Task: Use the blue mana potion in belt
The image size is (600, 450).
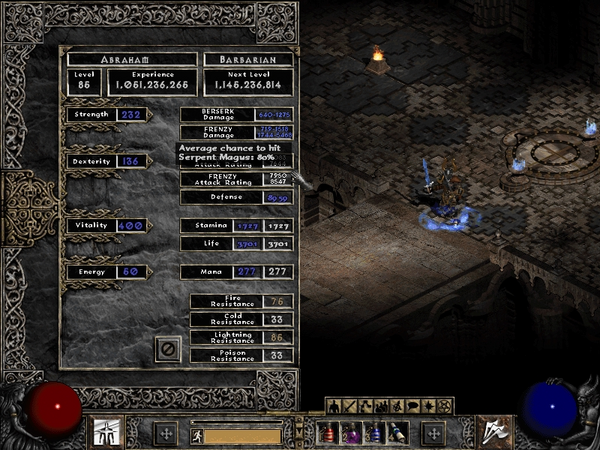Action: click(x=374, y=433)
